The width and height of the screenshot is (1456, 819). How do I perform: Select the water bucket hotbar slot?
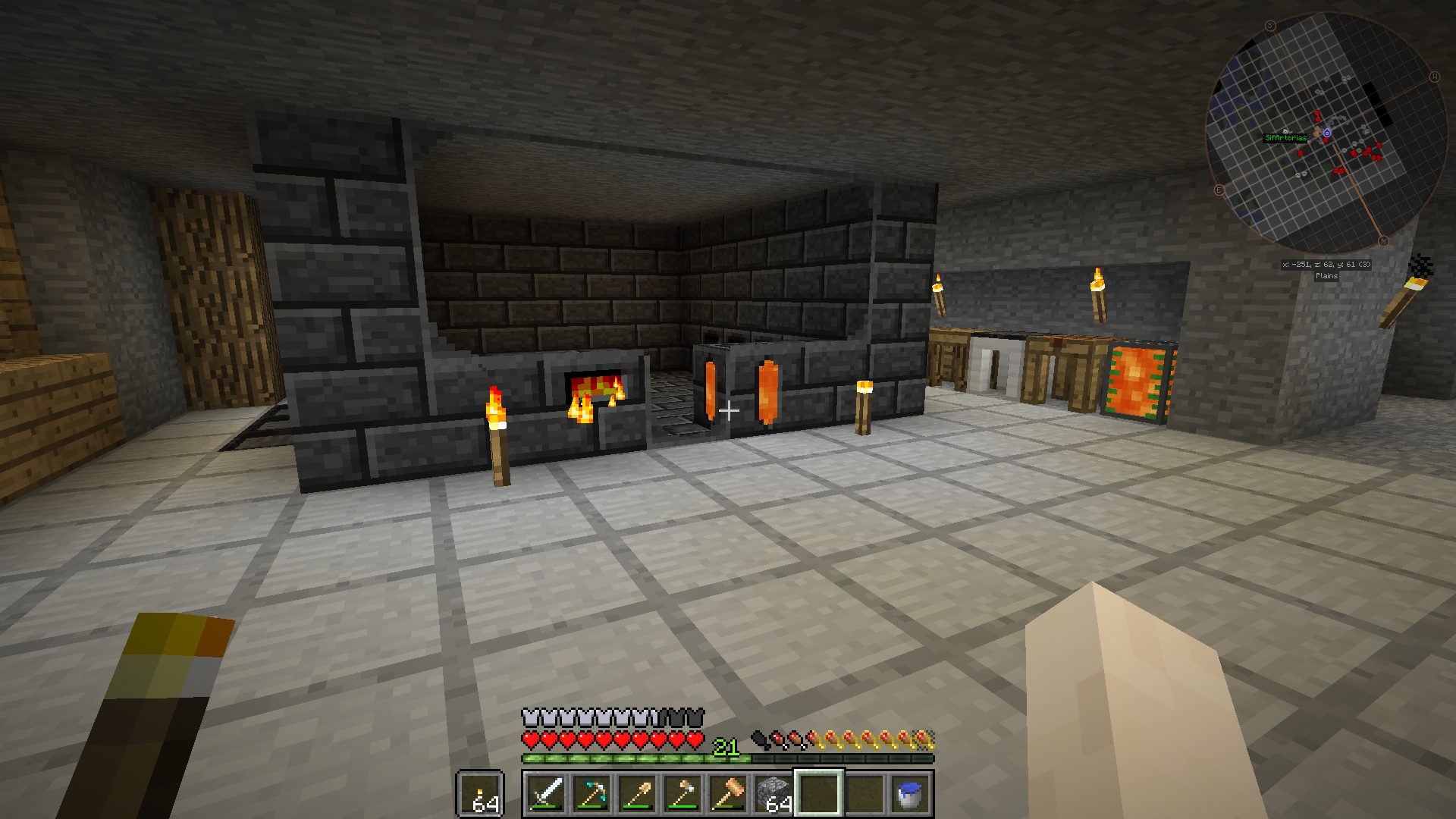(910, 793)
